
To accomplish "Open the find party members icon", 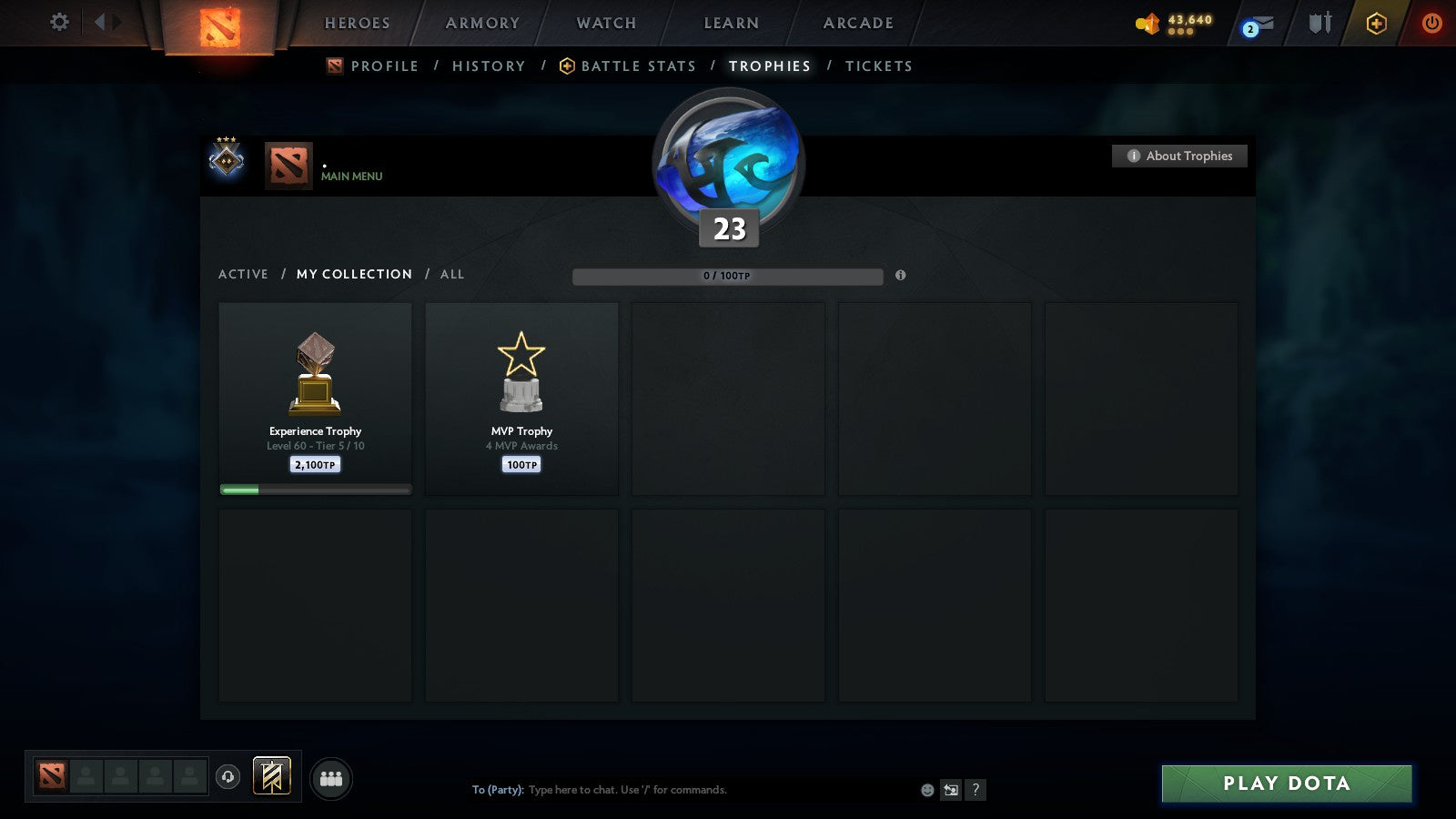I will (332, 778).
